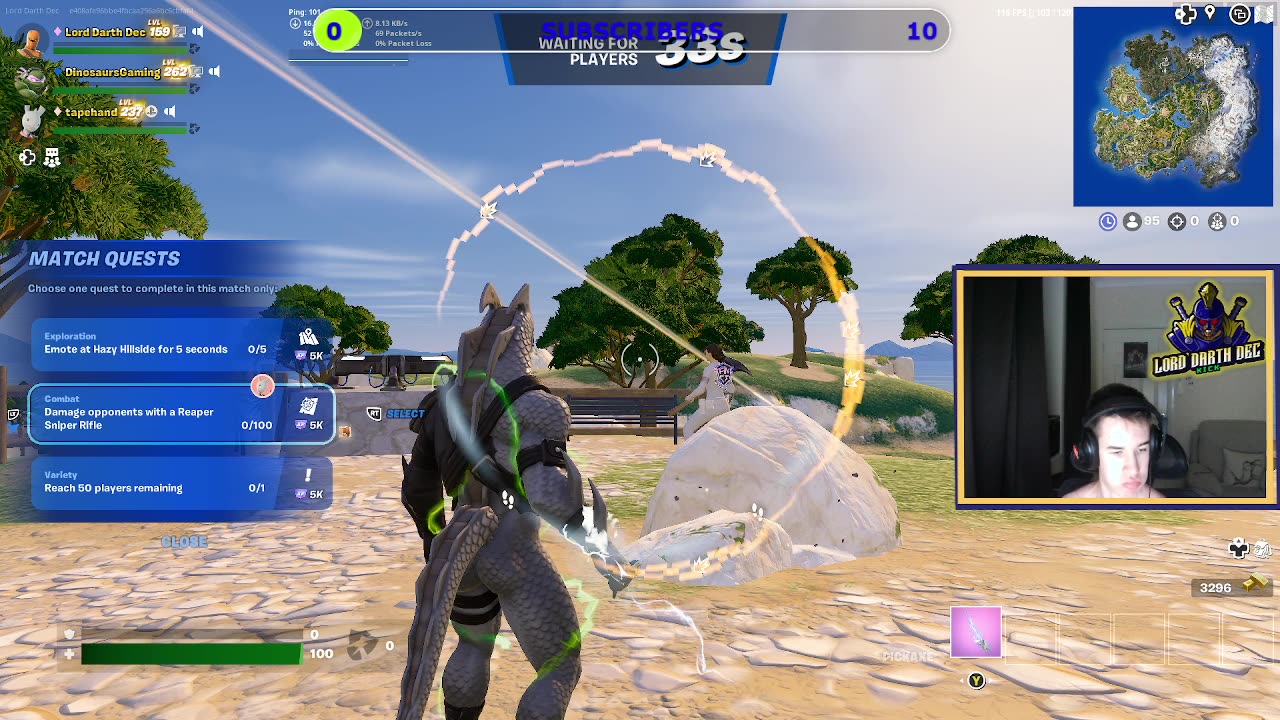Select tapehand in the squad list
Screen dimensions: 1280x720
(91, 112)
